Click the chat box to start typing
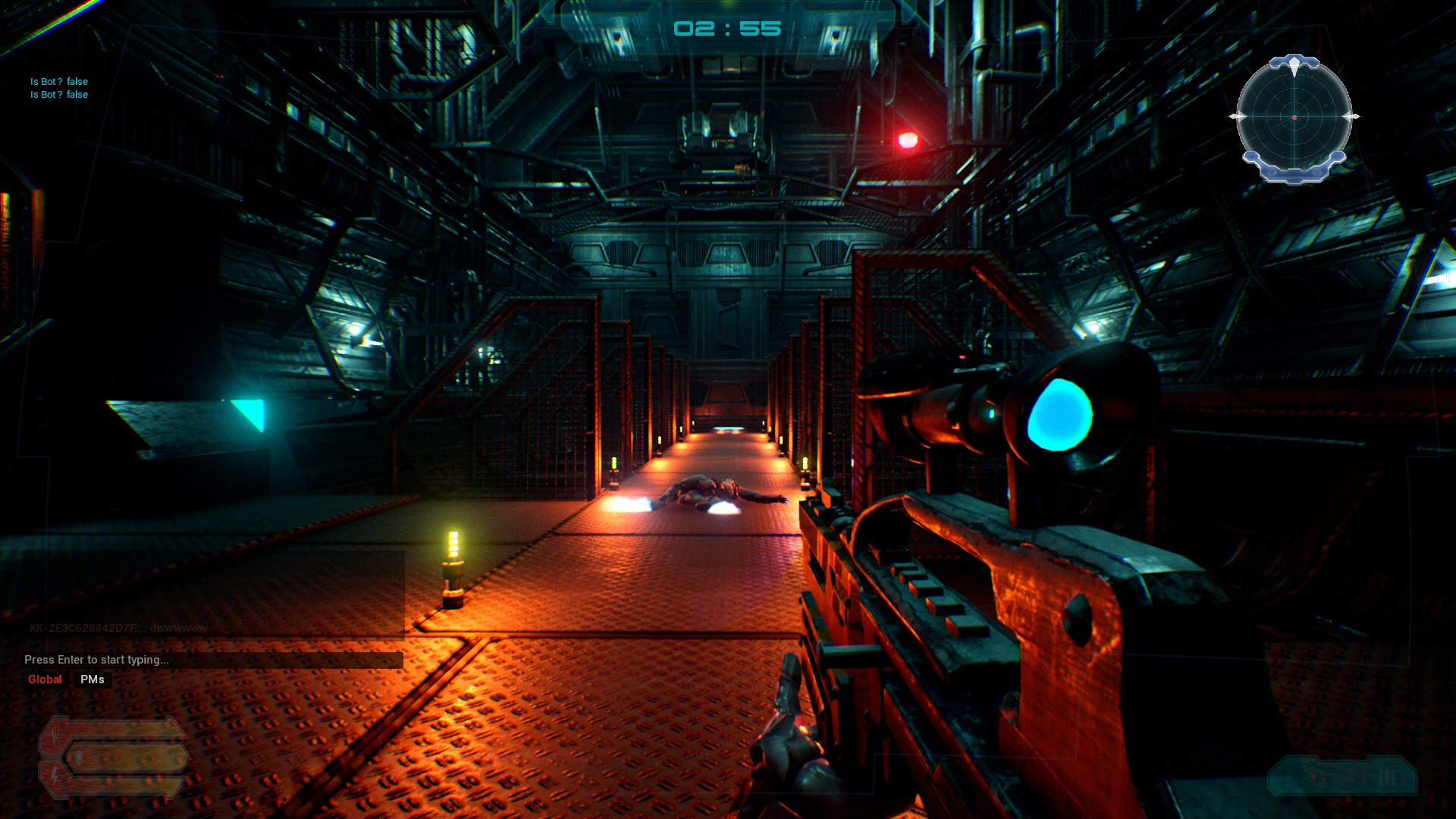This screenshot has width=1456, height=819. click(212, 660)
